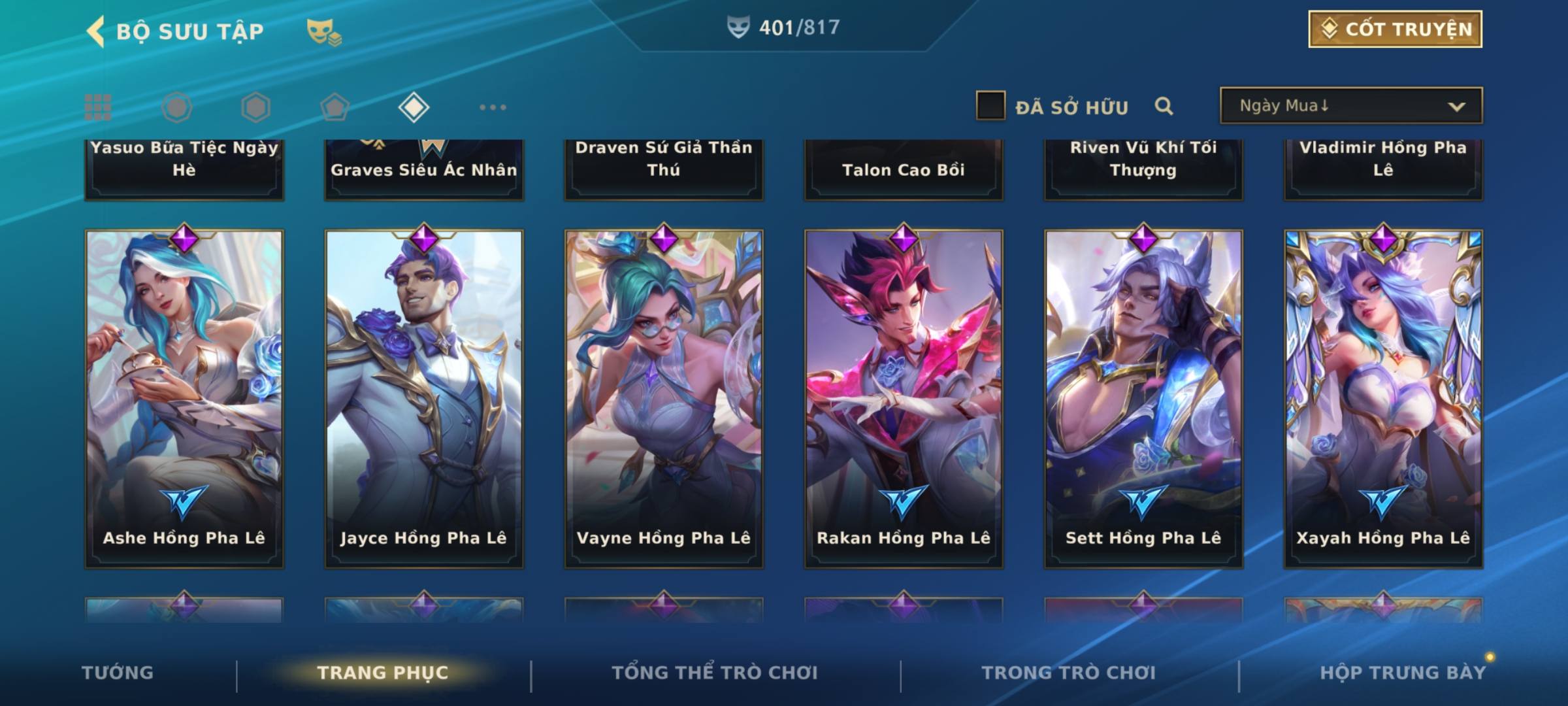Screen dimensions: 1568x706
Task: Open the Ngày Mua sort dropdown
Action: [1350, 106]
